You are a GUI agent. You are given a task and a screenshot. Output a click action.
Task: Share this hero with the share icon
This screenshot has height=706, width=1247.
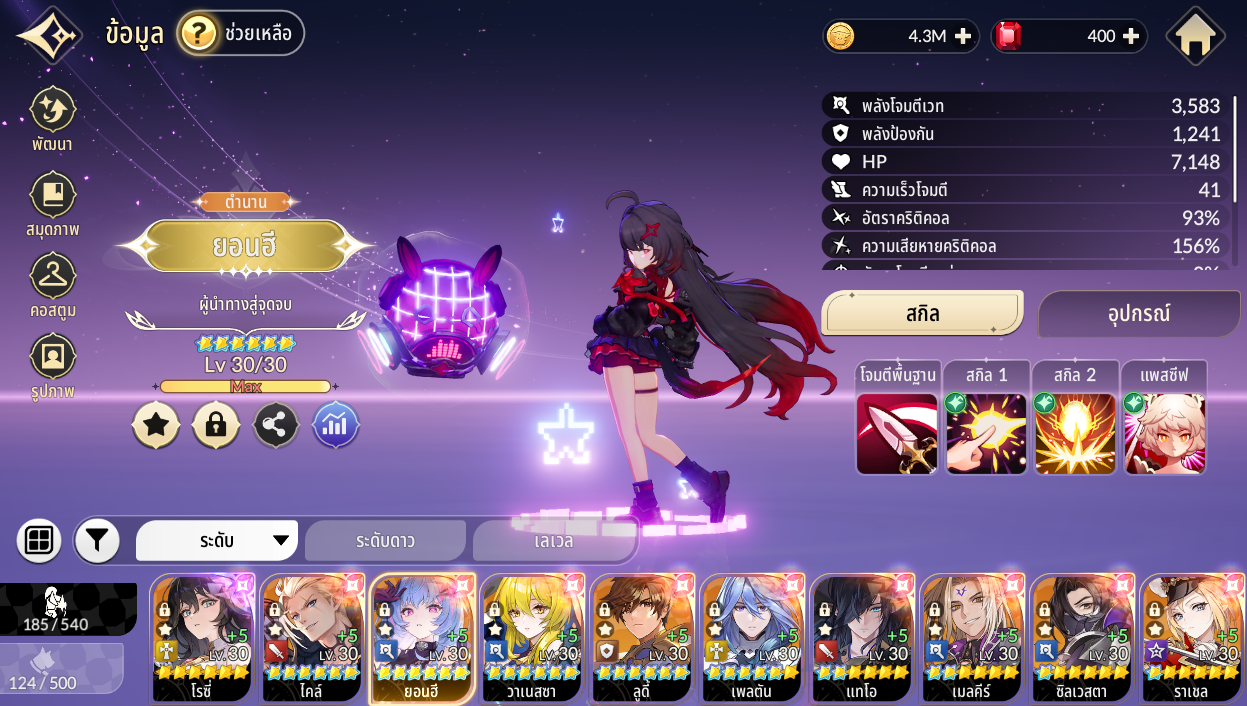276,425
